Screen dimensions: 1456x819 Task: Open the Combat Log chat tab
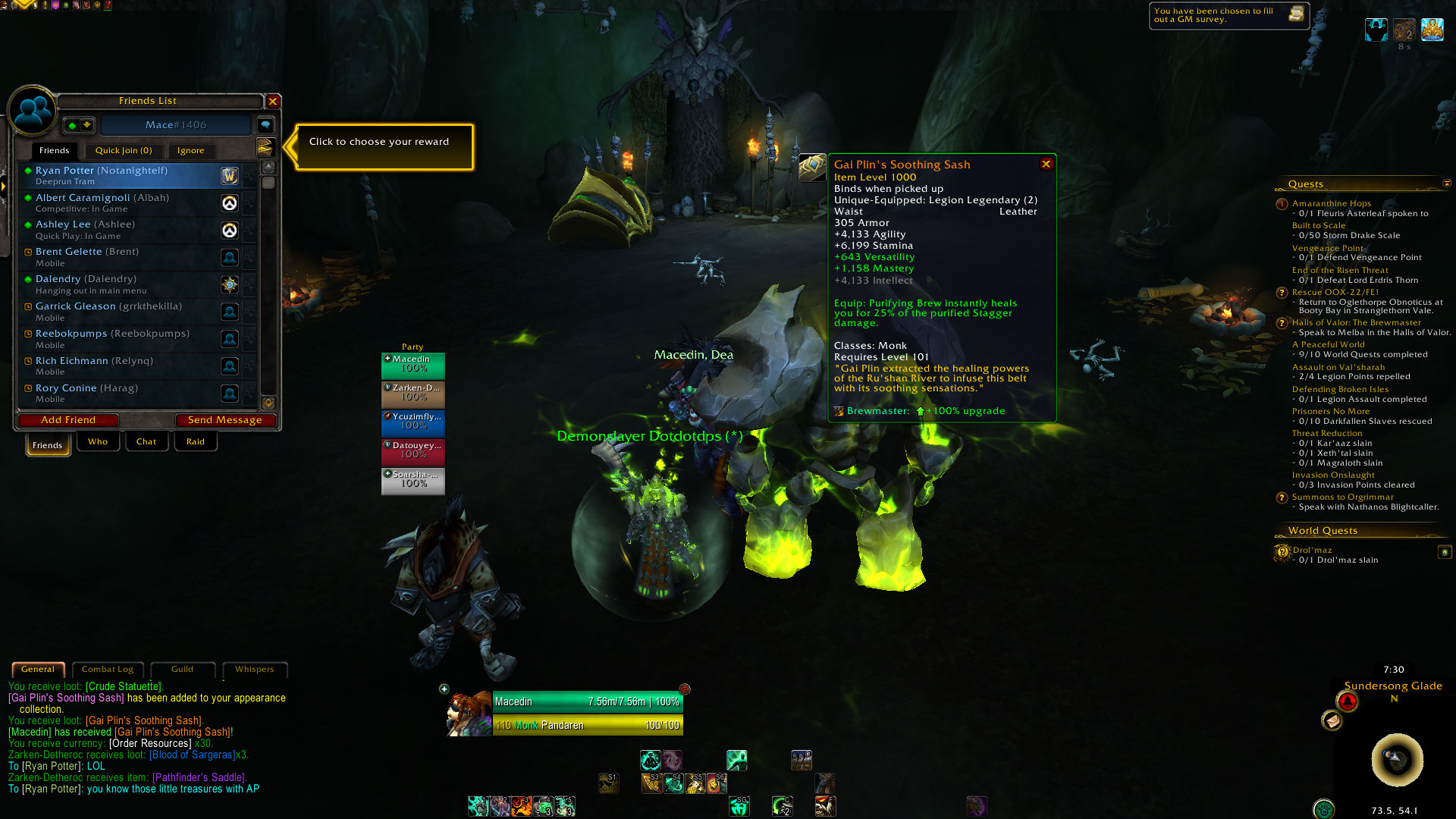pos(107,670)
